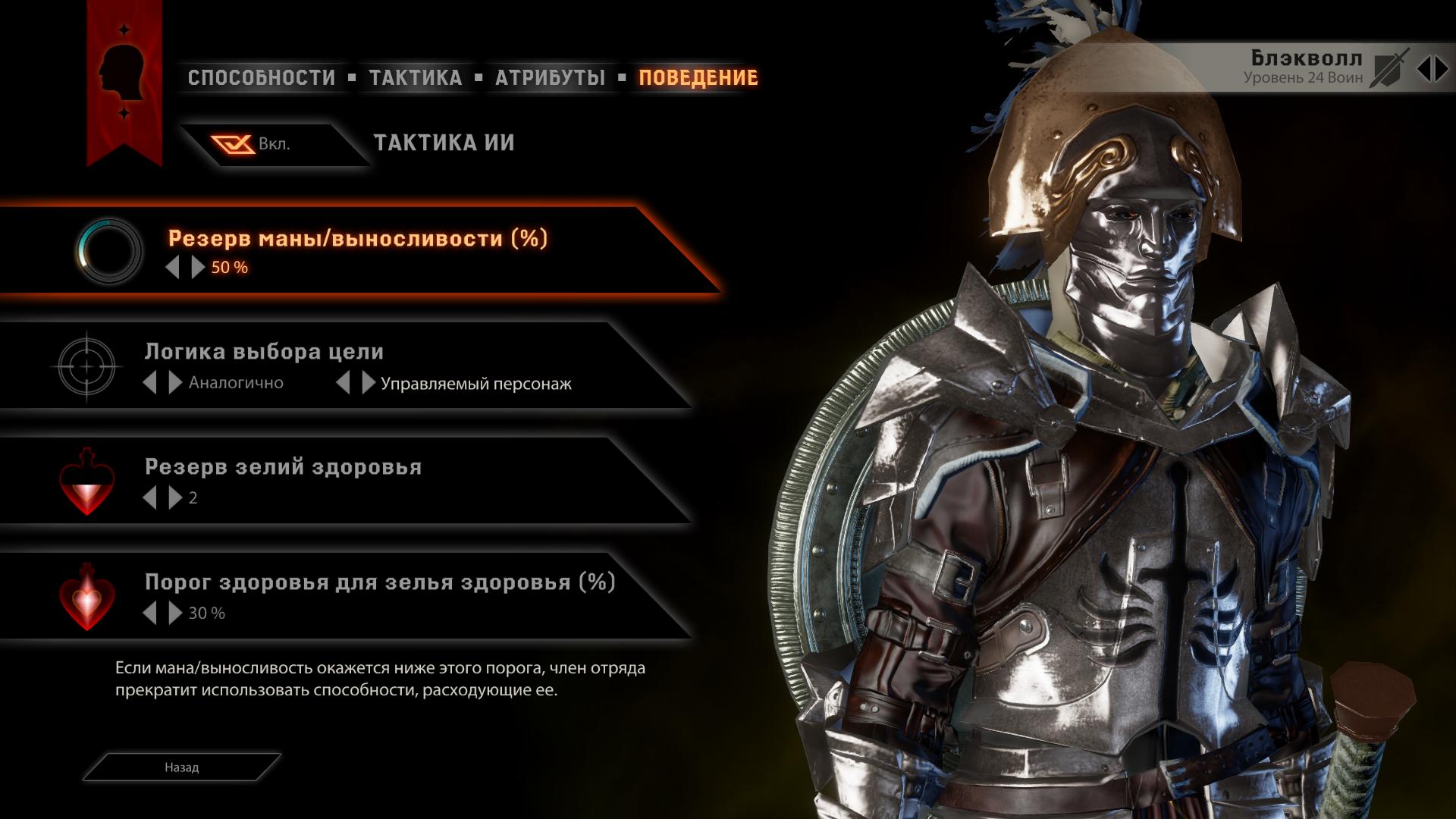Screen dimensions: 1456x819
Task: Switch to the next party member
Action: click(x=1442, y=70)
